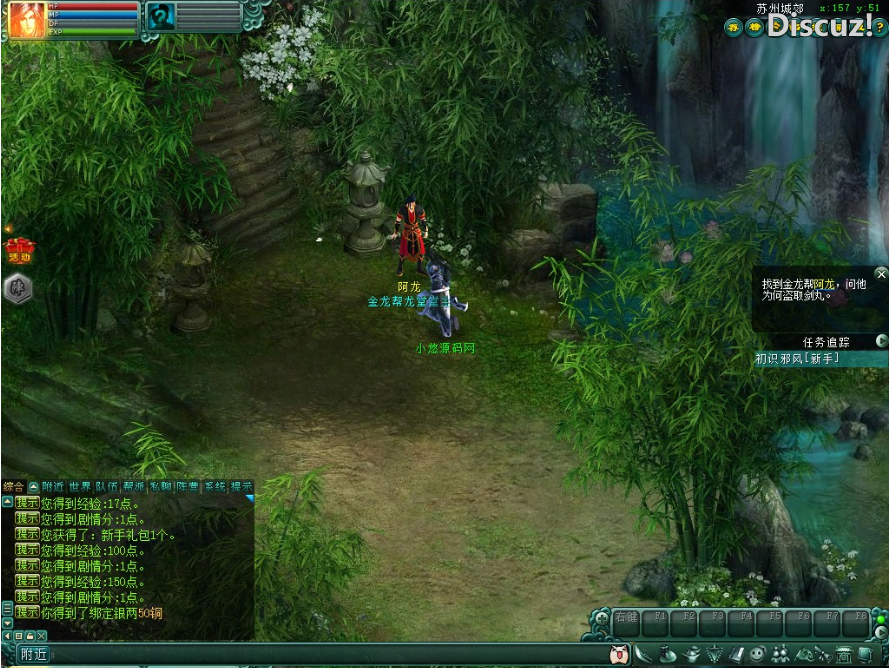Open the red 活动 events icon
The height and width of the screenshot is (668, 890).
[x=19, y=249]
